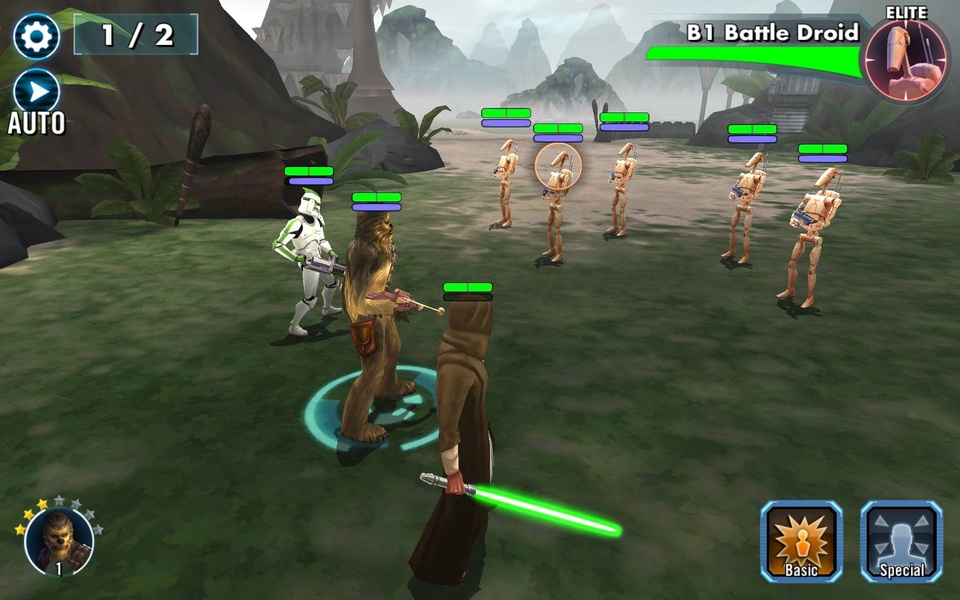Use the Basic attack ability
960x600 pixels.
[x=801, y=541]
